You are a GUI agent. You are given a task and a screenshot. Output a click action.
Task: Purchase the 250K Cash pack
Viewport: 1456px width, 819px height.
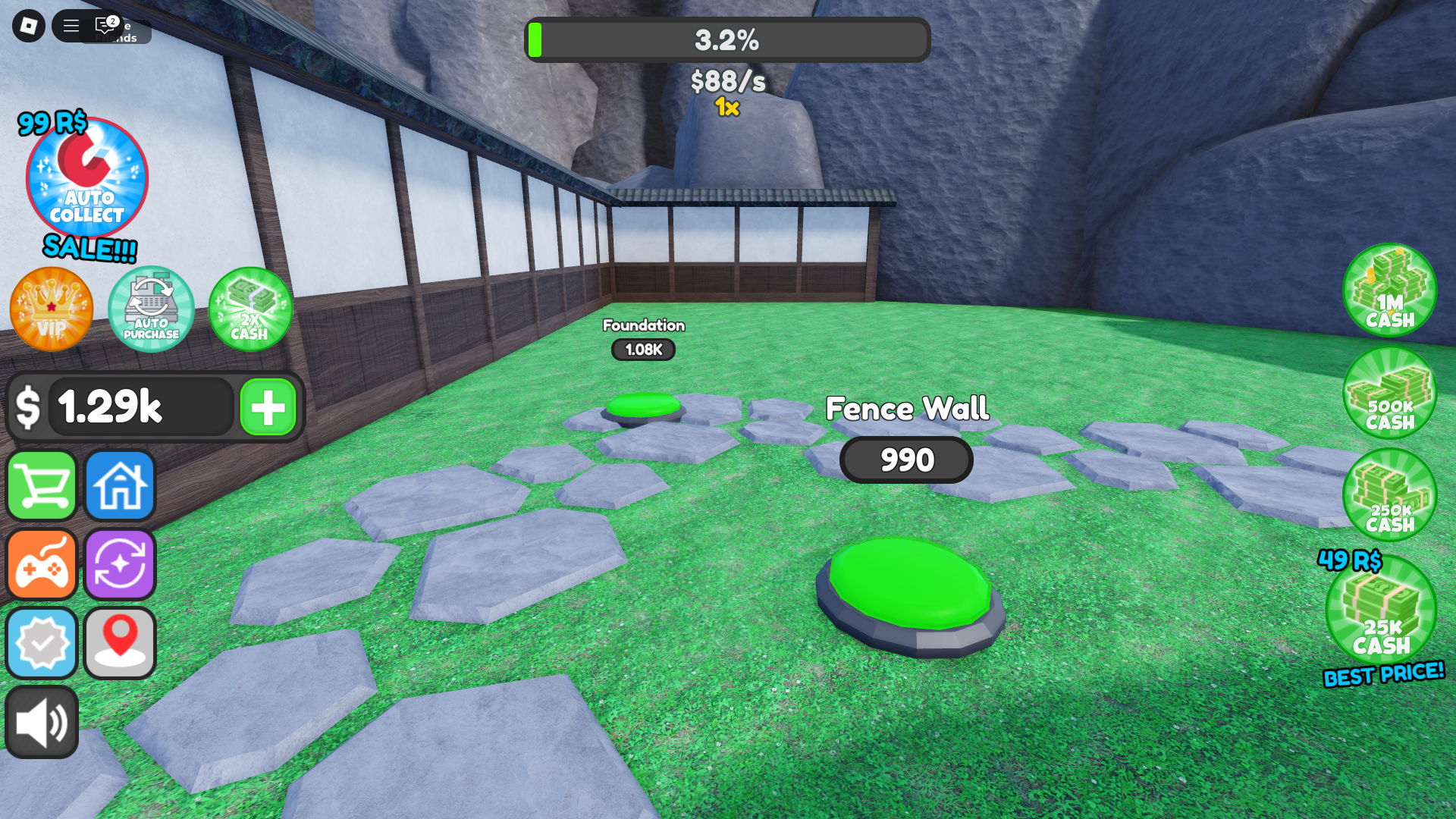1389,494
